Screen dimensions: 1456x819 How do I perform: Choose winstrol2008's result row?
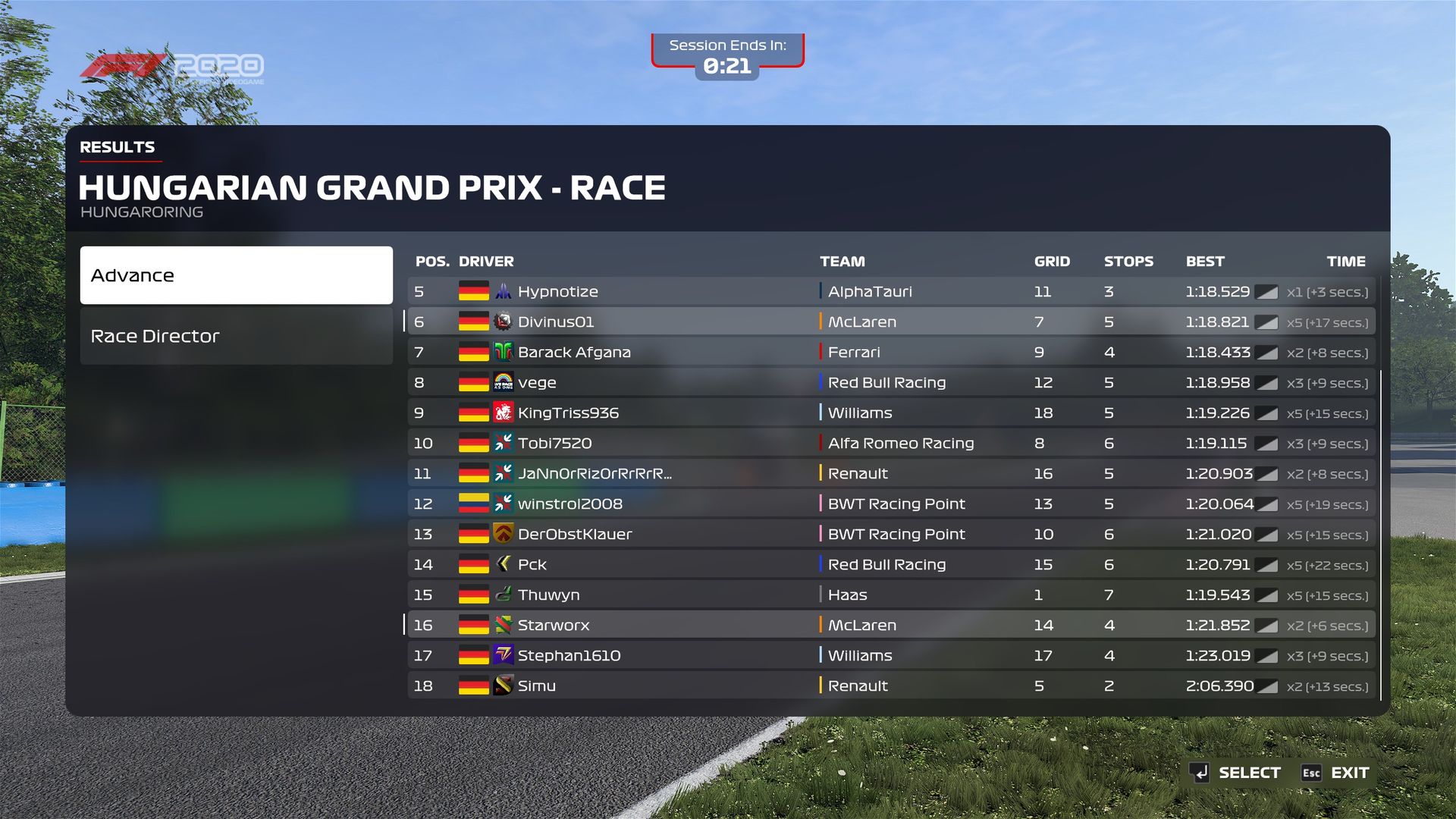[x=891, y=504]
